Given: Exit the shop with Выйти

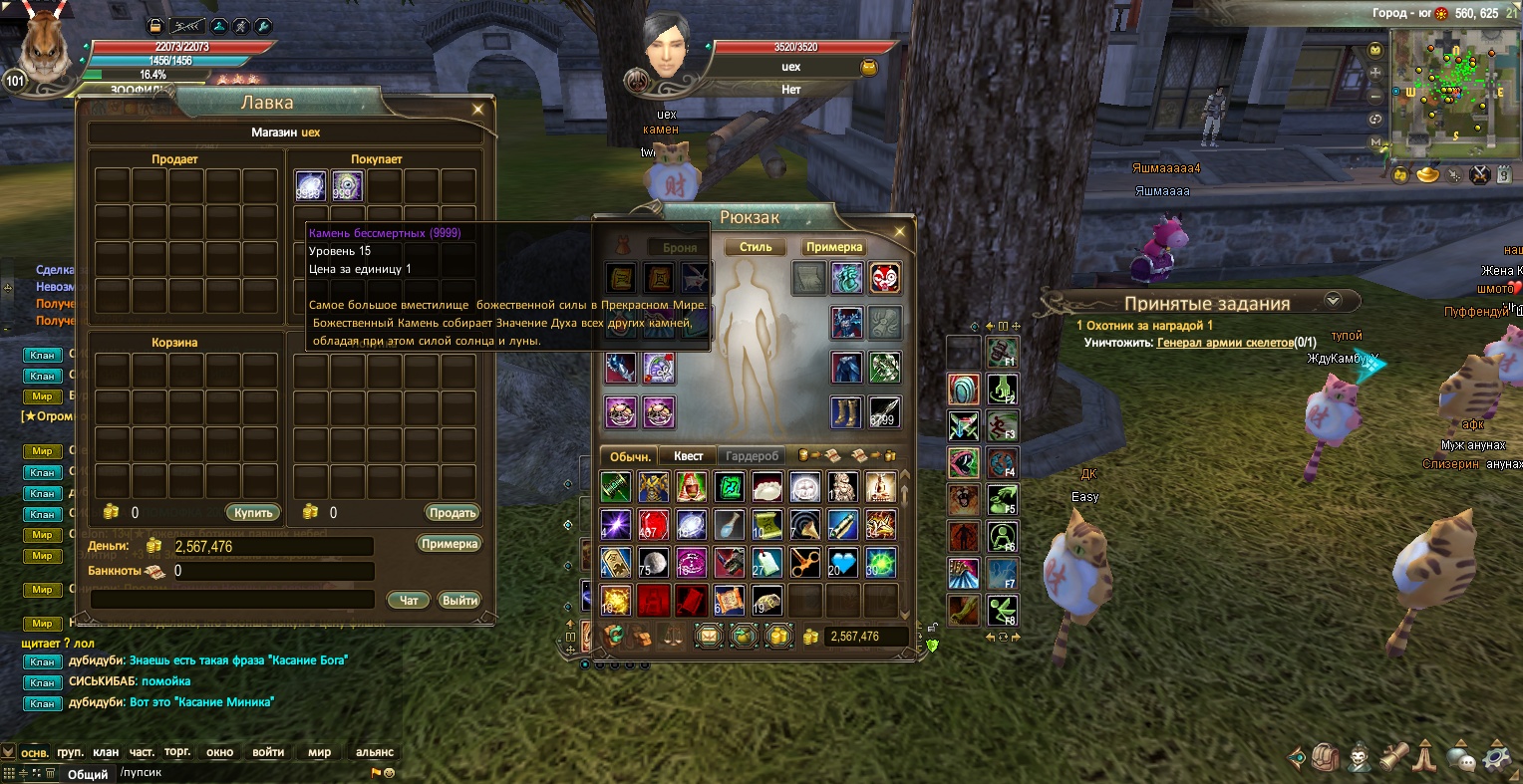Looking at the screenshot, I should pos(459,601).
